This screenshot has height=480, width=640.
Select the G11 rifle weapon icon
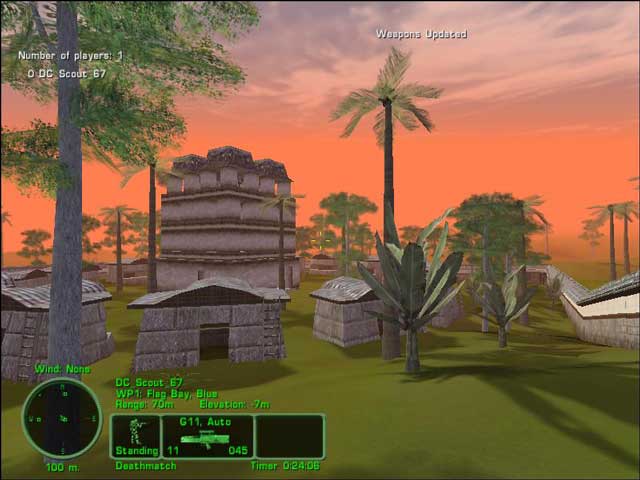point(203,438)
